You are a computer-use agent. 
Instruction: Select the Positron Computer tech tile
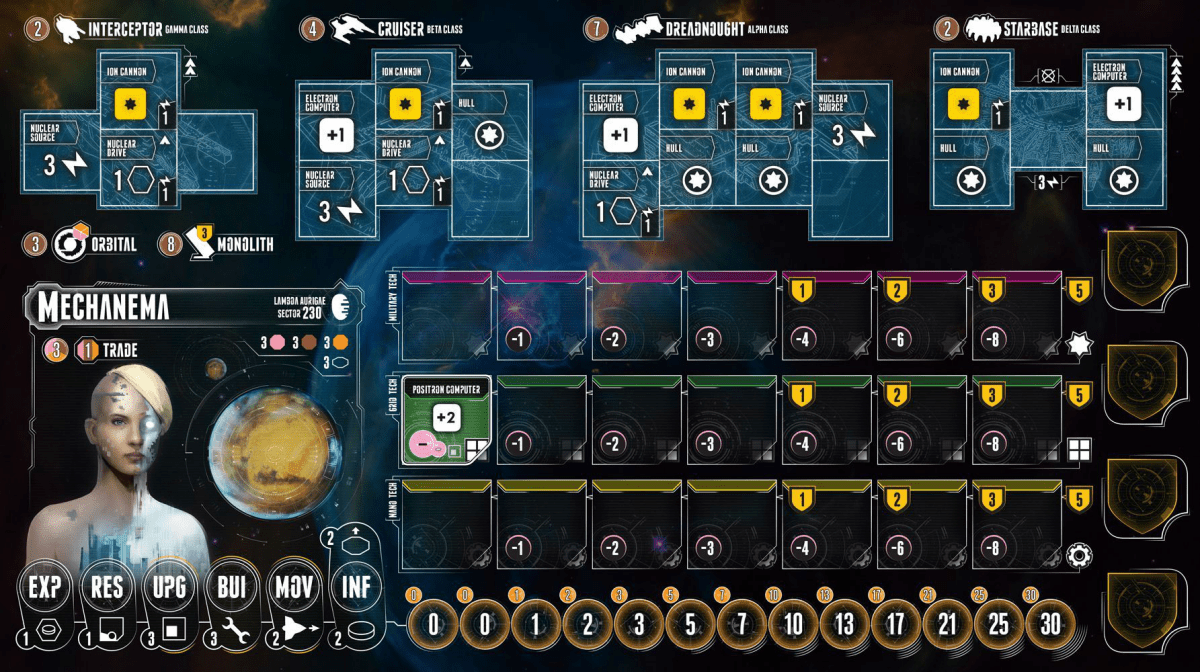(x=445, y=421)
